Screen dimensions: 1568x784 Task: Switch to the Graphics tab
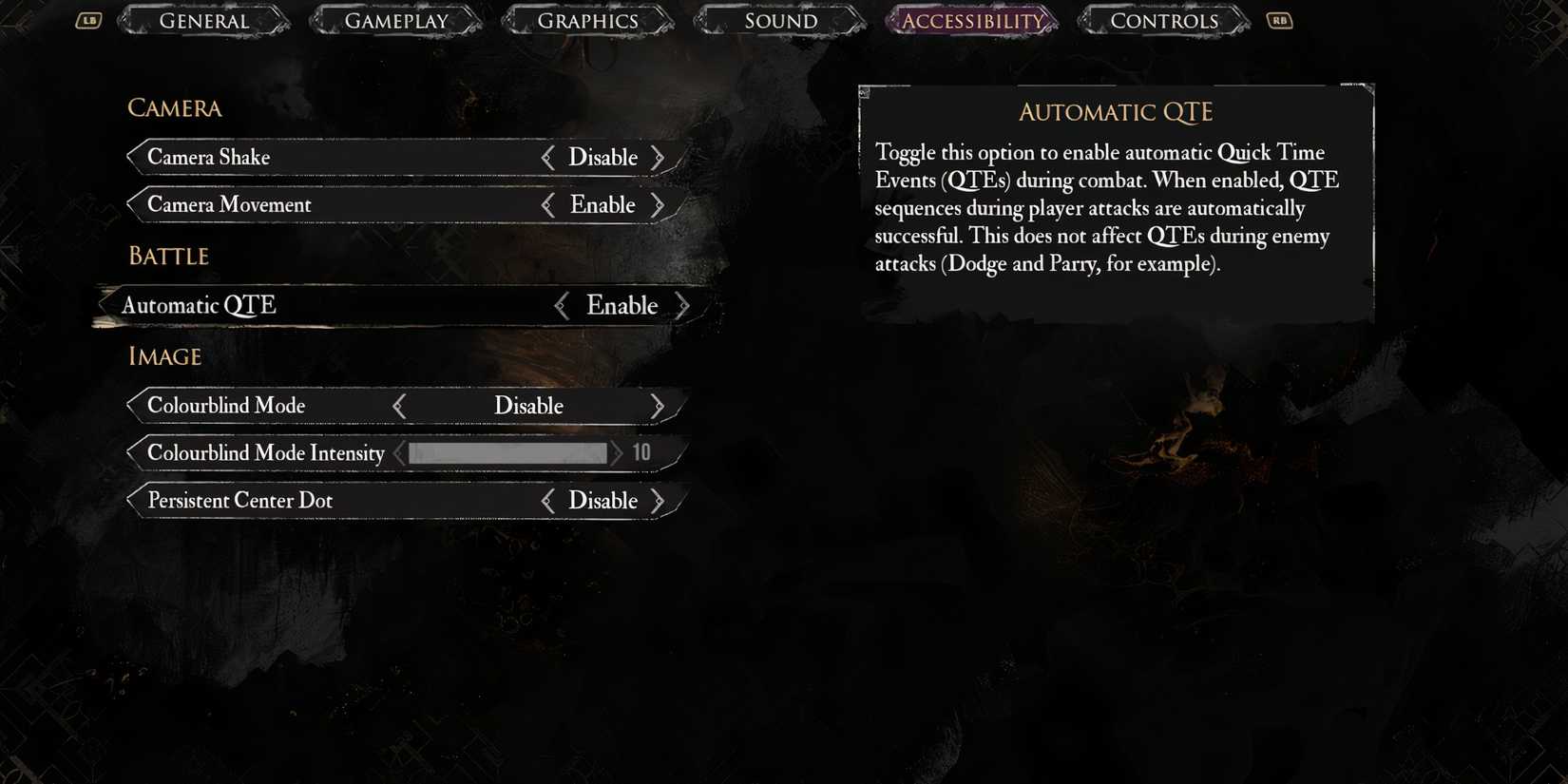coord(588,20)
